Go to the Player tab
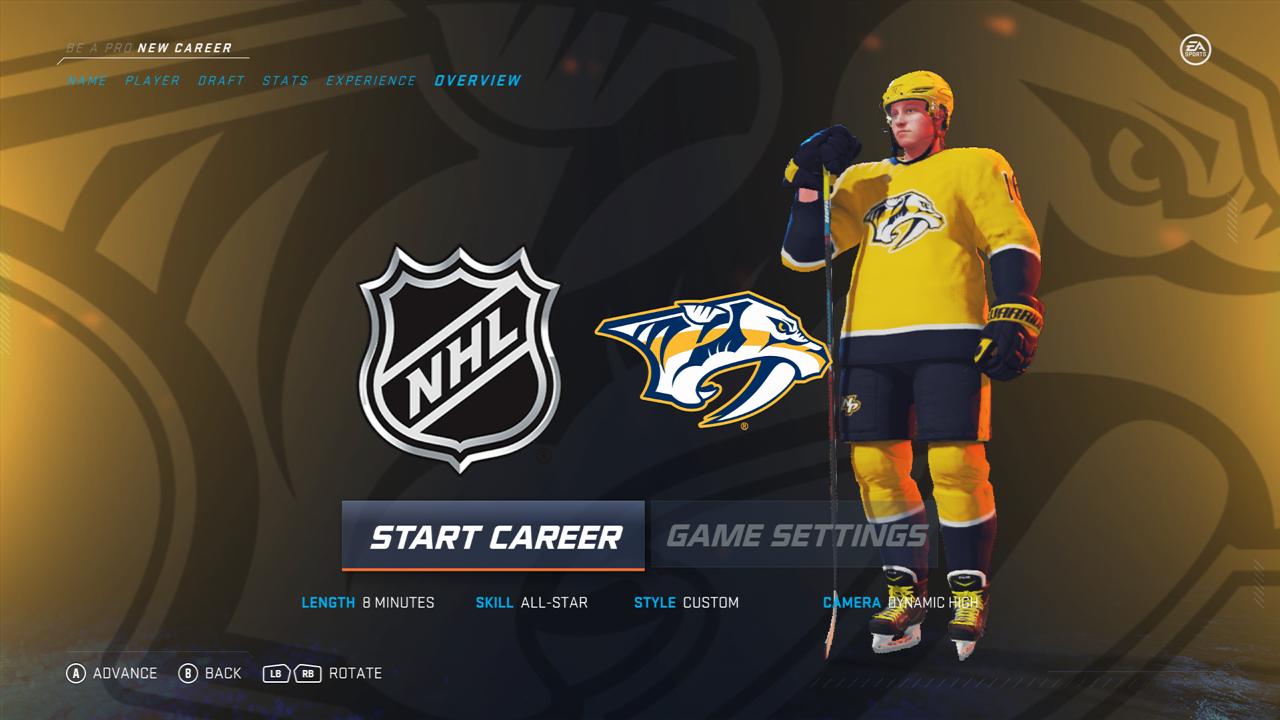Viewport: 1280px width, 720px height. (x=153, y=81)
